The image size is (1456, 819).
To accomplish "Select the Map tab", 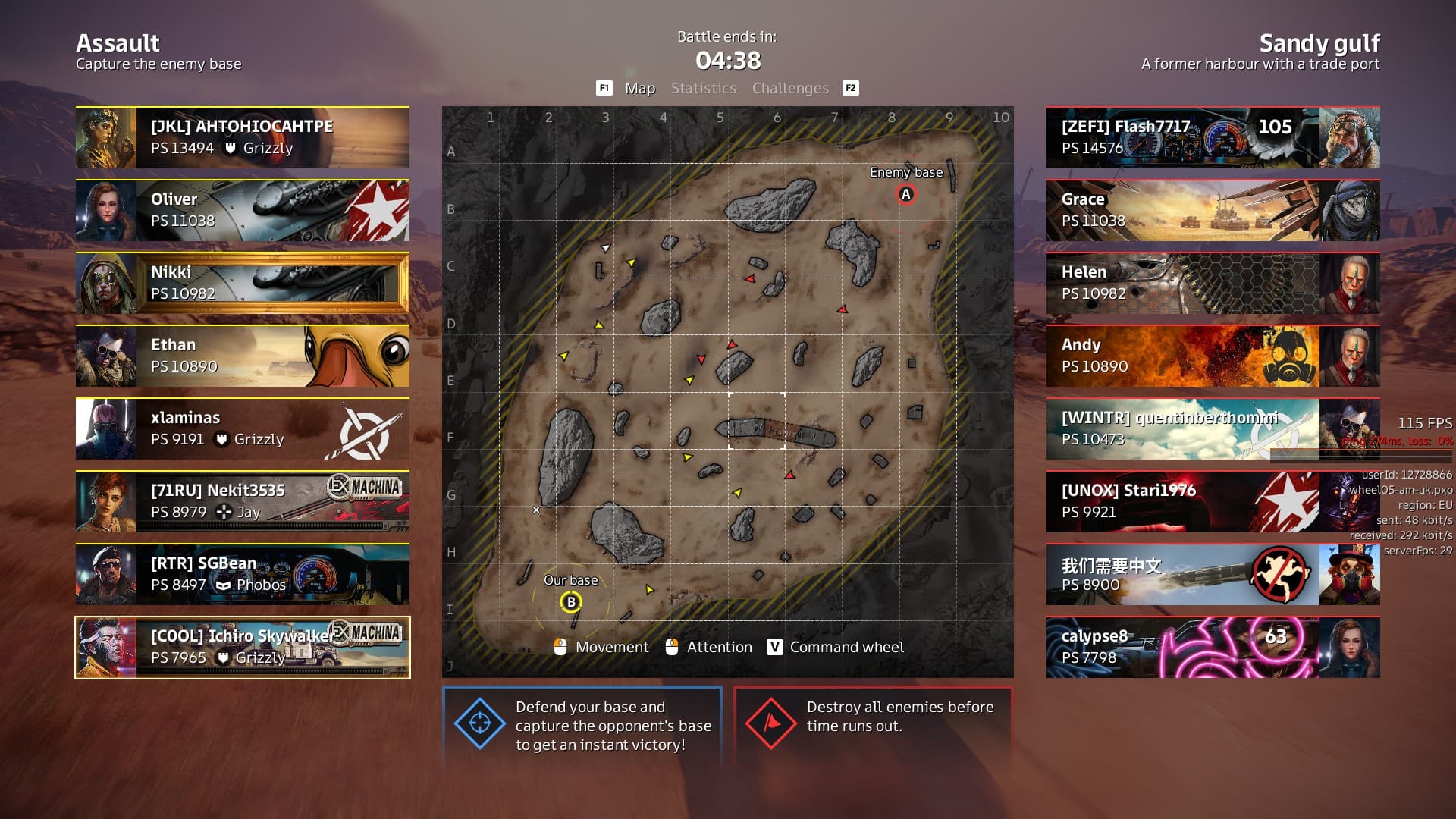I will [639, 88].
